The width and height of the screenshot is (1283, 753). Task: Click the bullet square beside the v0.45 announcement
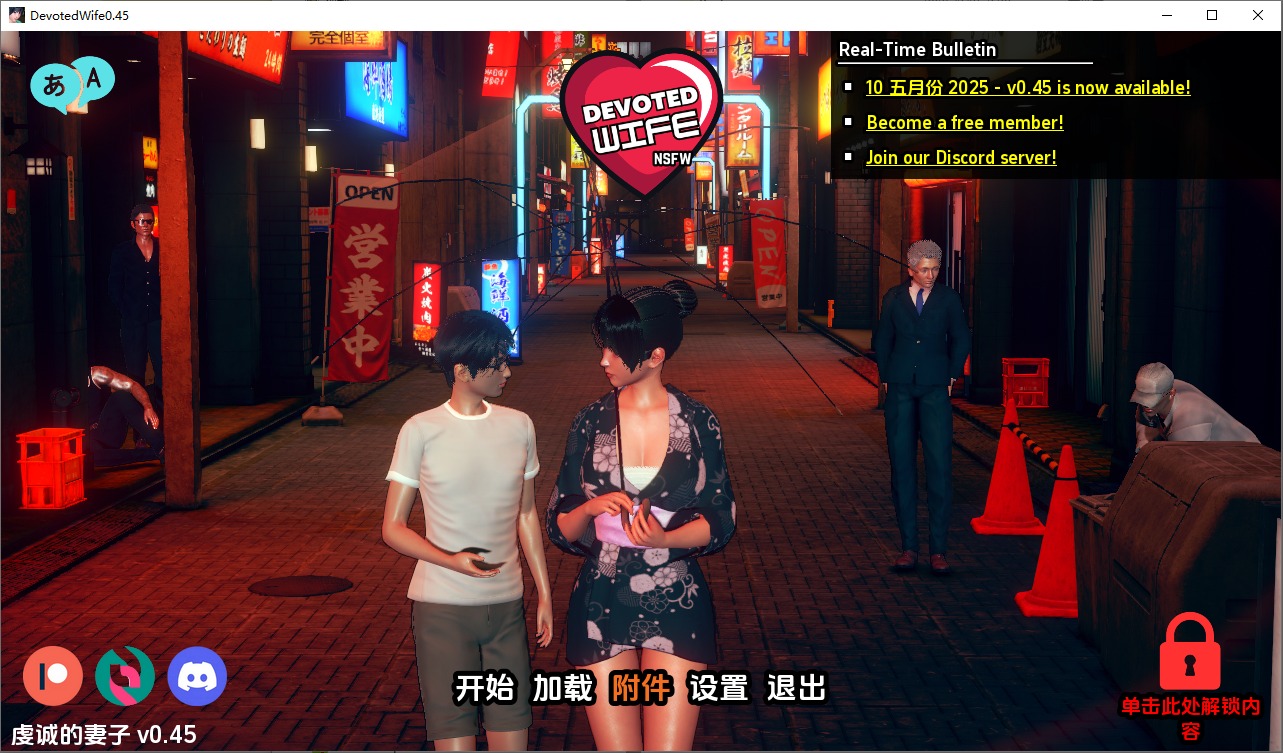click(850, 88)
